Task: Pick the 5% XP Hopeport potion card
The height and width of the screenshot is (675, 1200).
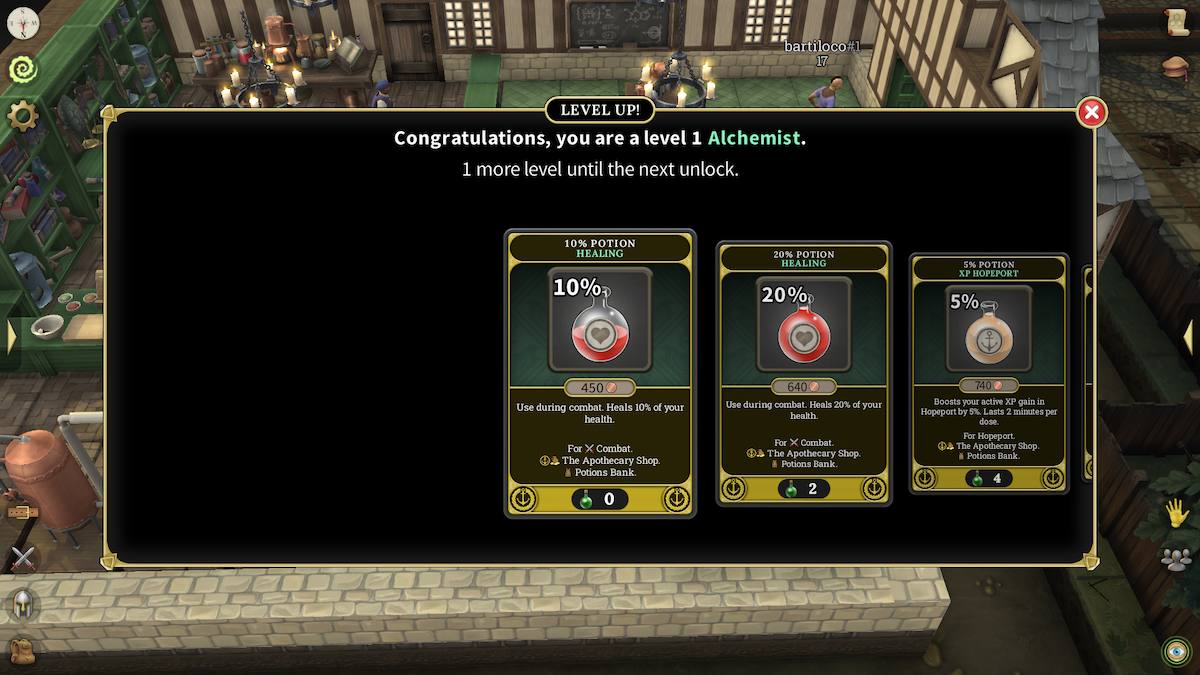Action: [988, 372]
